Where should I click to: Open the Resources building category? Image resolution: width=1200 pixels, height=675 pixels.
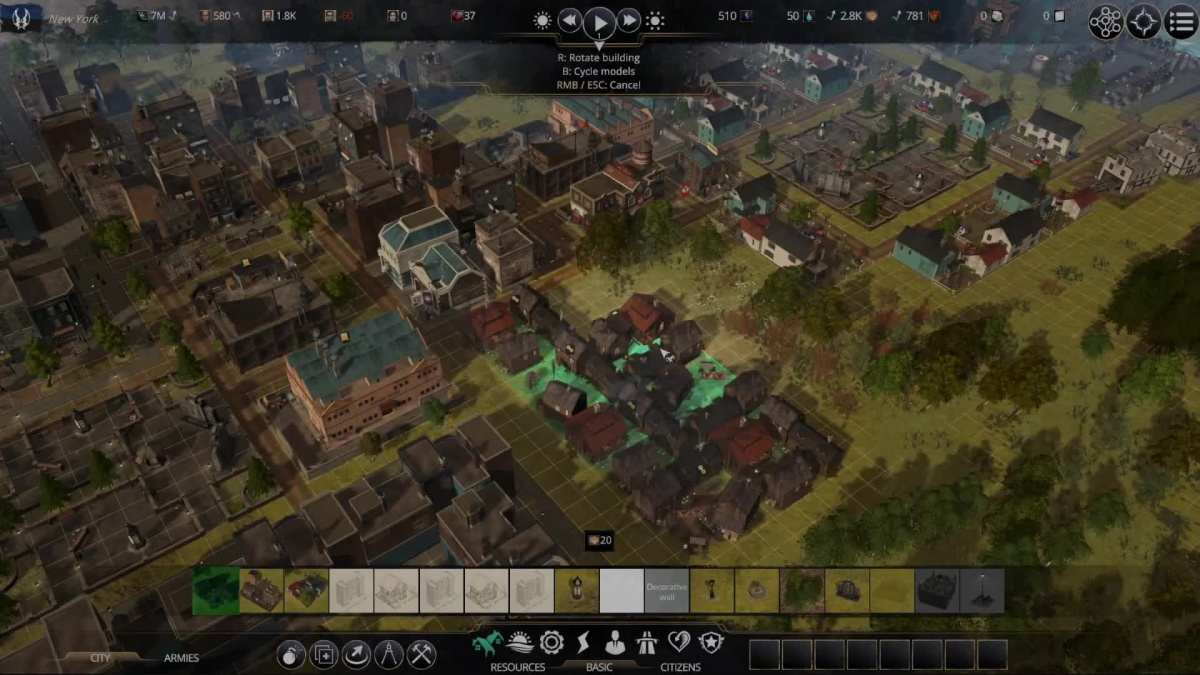[x=517, y=667]
